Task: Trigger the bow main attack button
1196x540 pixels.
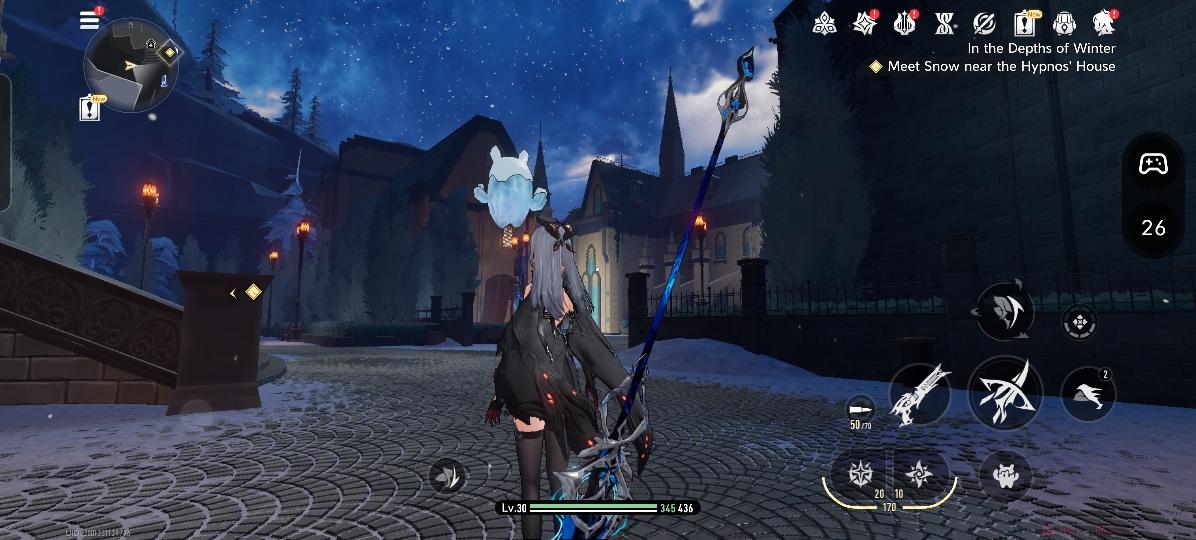Action: [1005, 393]
